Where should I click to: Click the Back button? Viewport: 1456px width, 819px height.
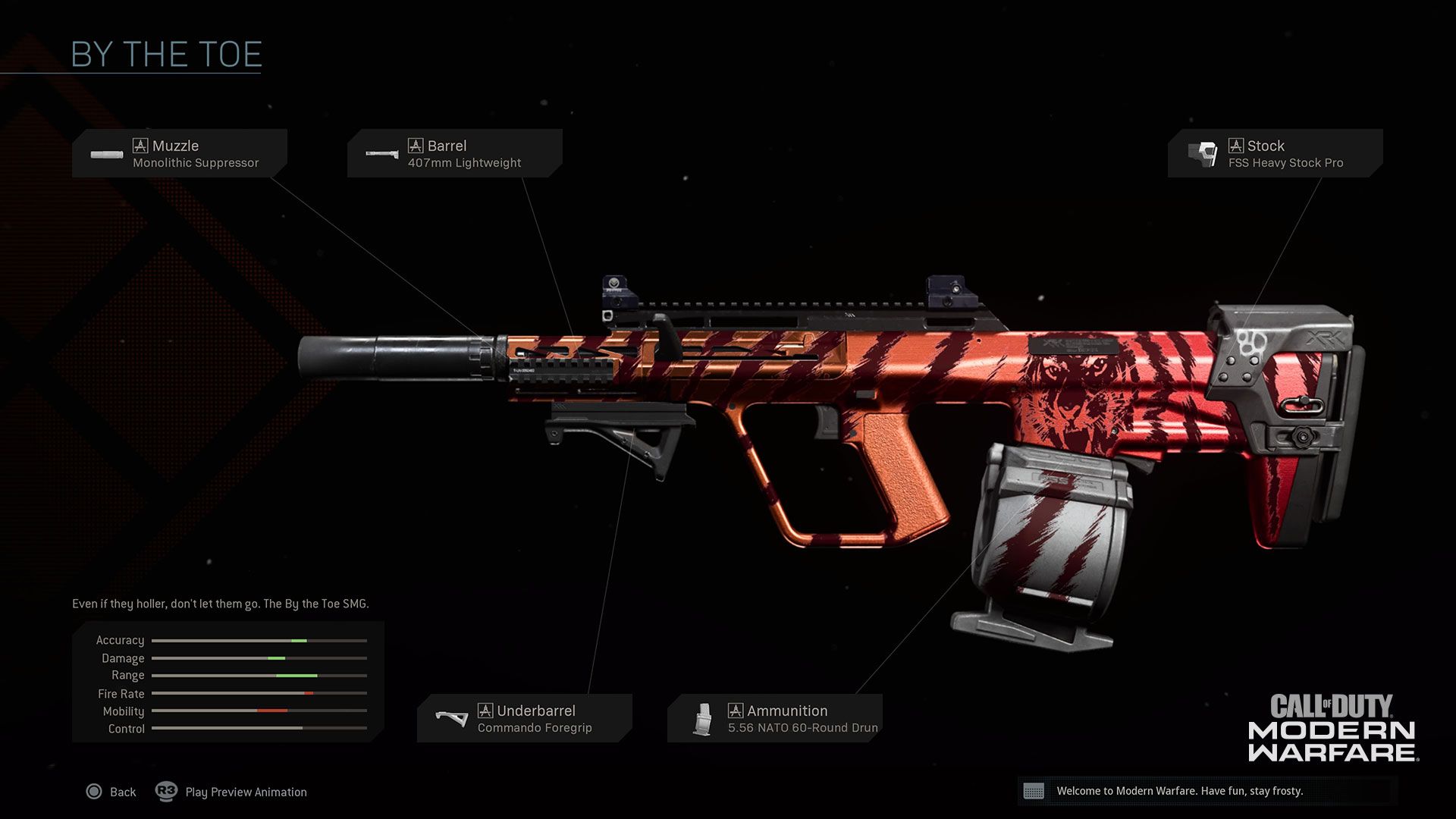tap(113, 792)
